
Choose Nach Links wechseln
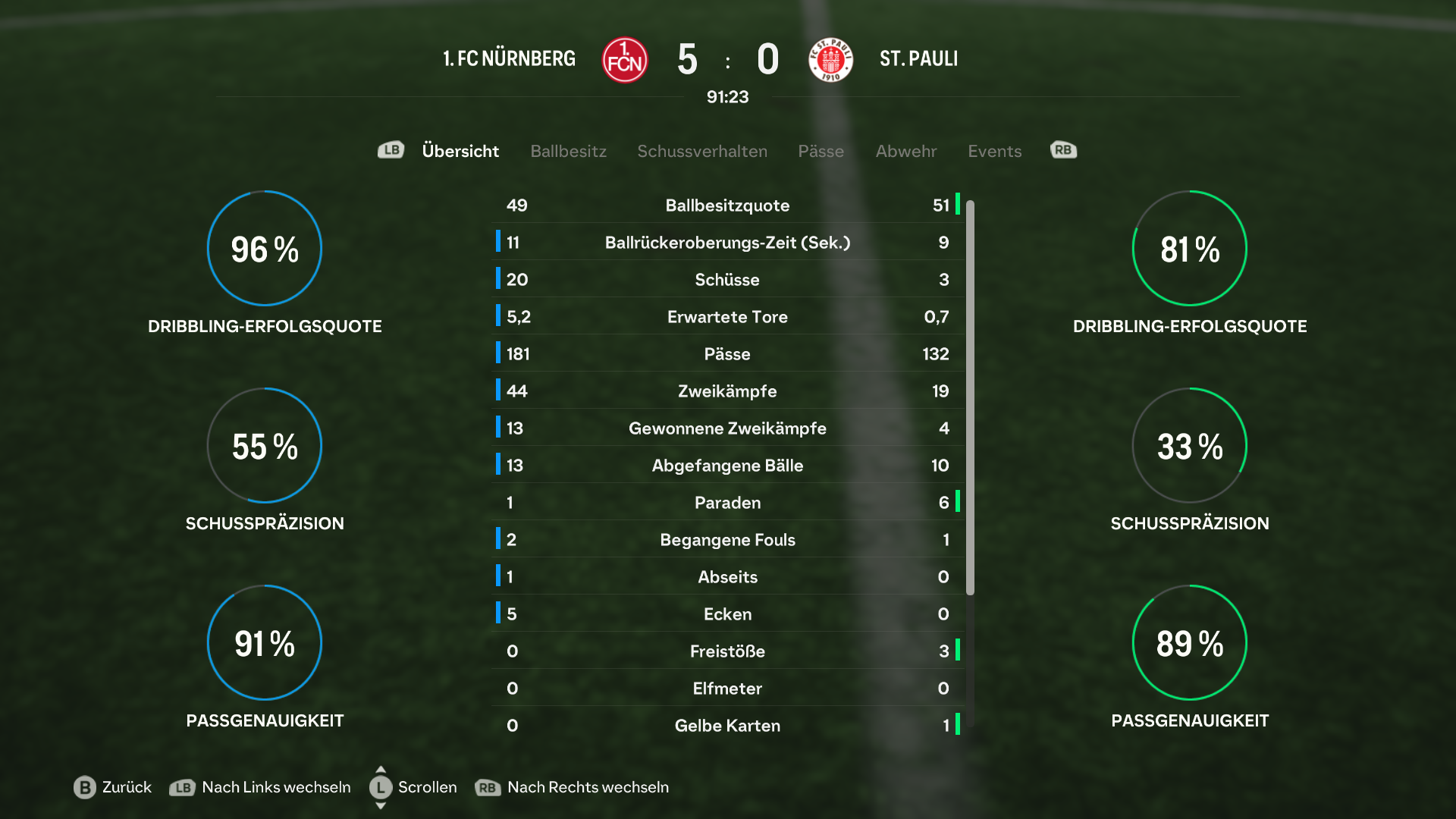[260, 787]
